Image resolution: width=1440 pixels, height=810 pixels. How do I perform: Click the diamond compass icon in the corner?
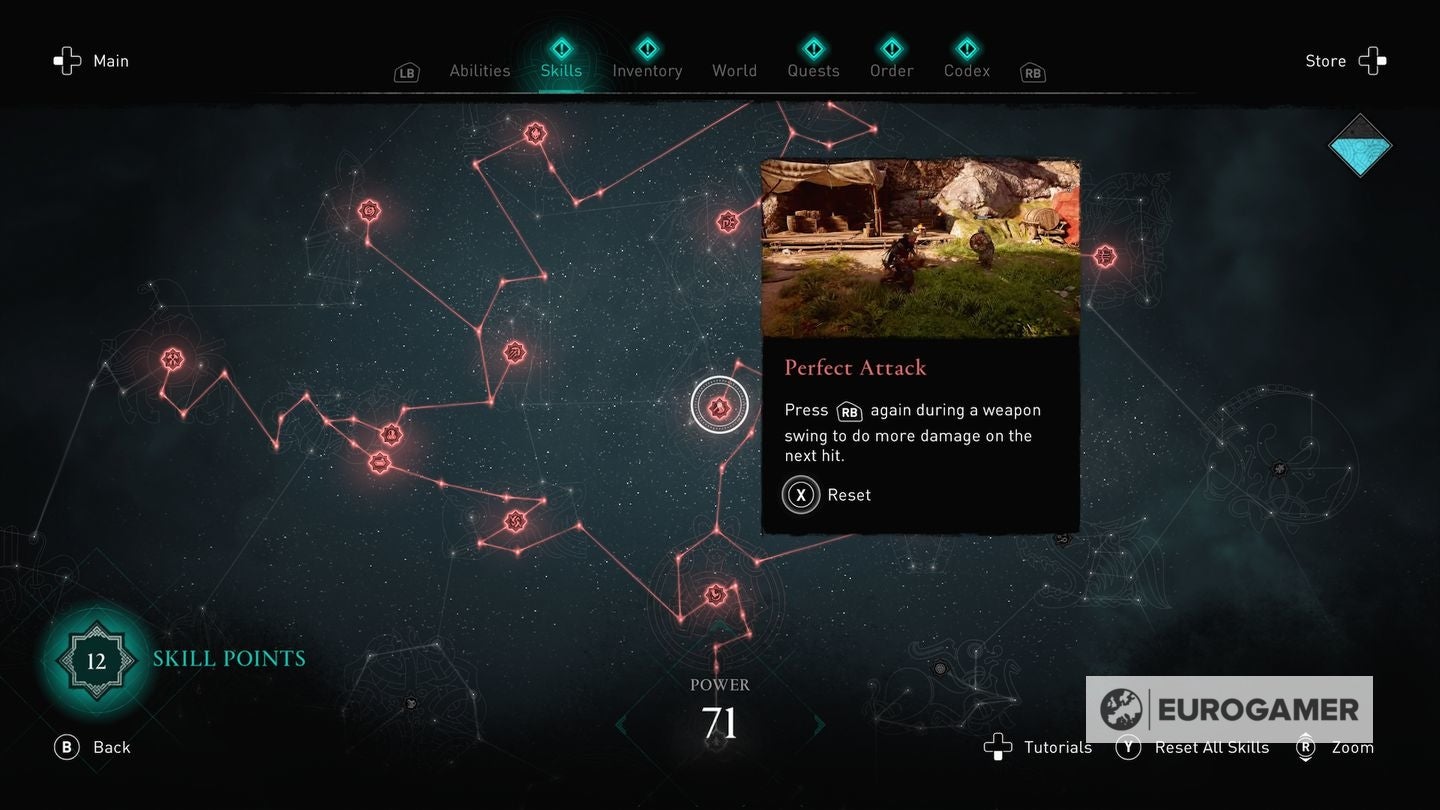coord(1360,146)
